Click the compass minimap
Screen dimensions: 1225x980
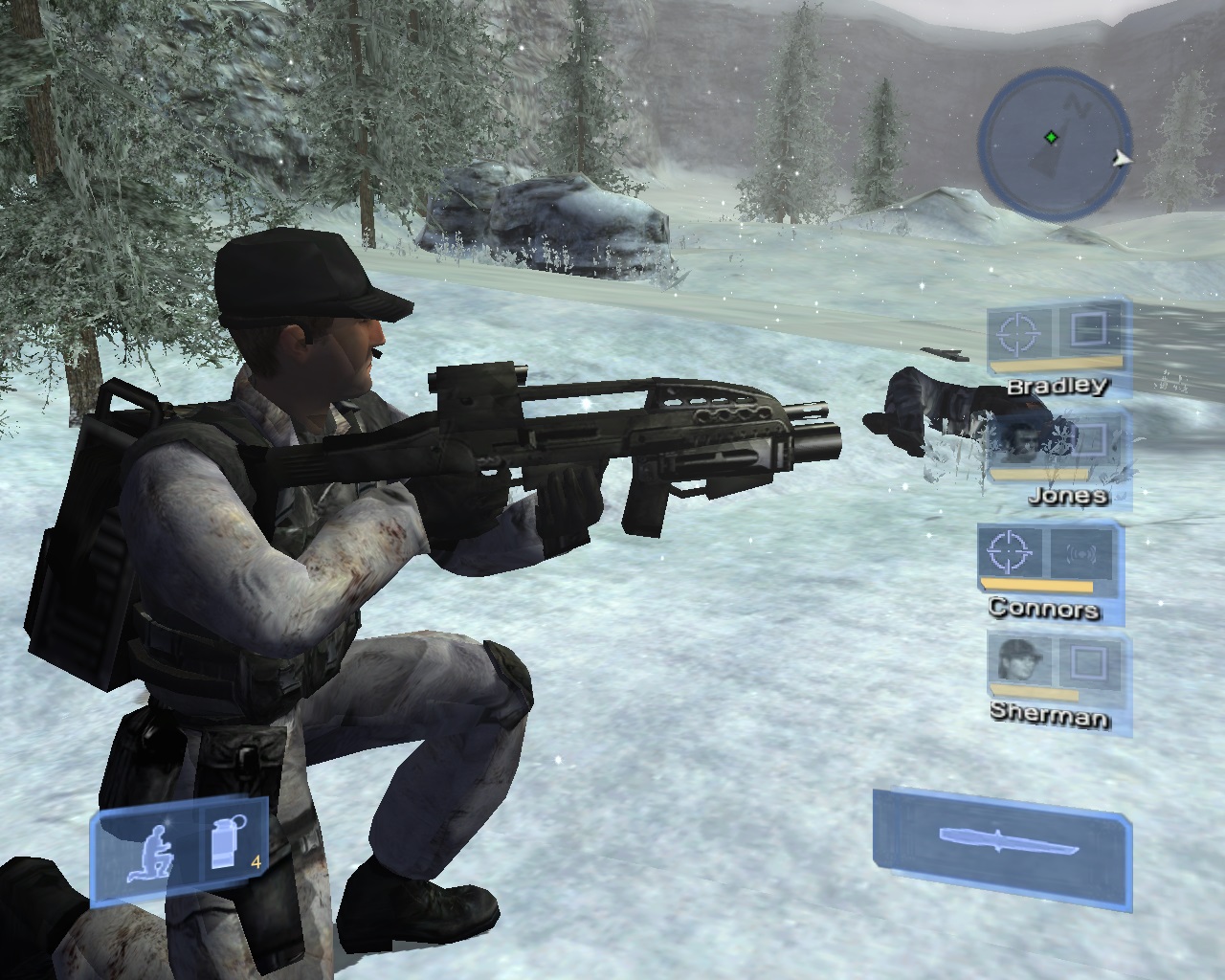pos(1054,145)
